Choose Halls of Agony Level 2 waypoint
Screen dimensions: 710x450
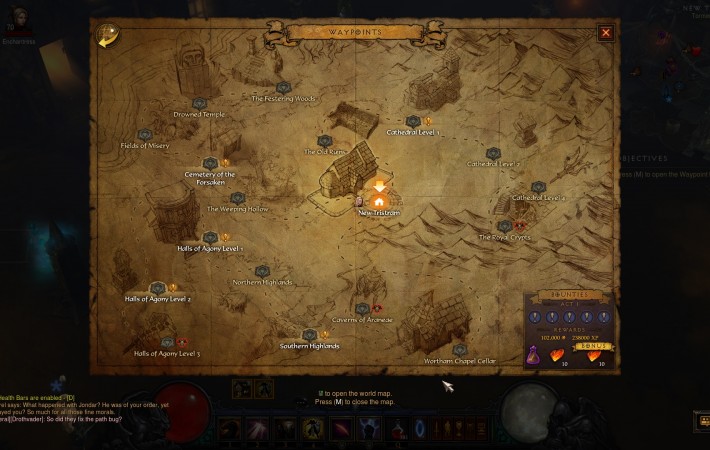tap(157, 289)
